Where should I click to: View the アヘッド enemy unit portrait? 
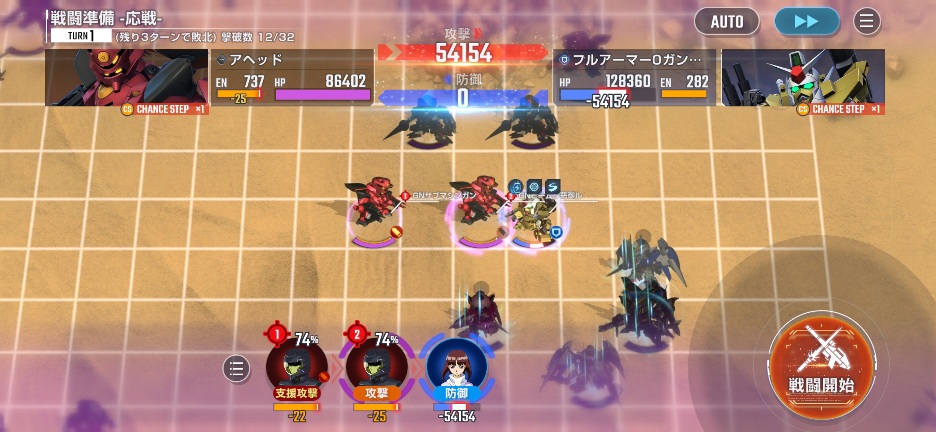point(126,79)
